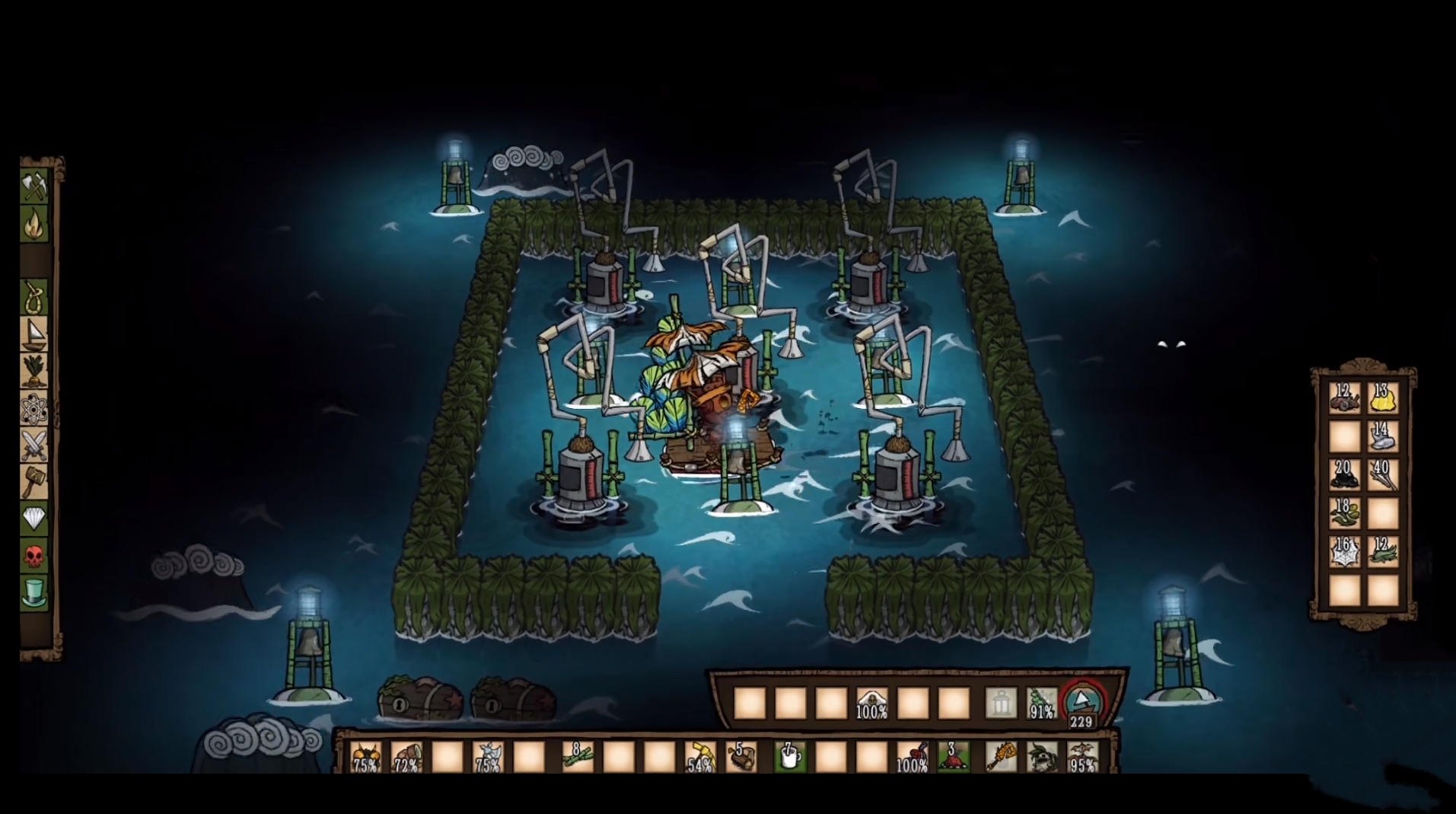This screenshot has width=1456, height=814.
Task: Select the bamboo stack of 8
Action: (x=576, y=757)
